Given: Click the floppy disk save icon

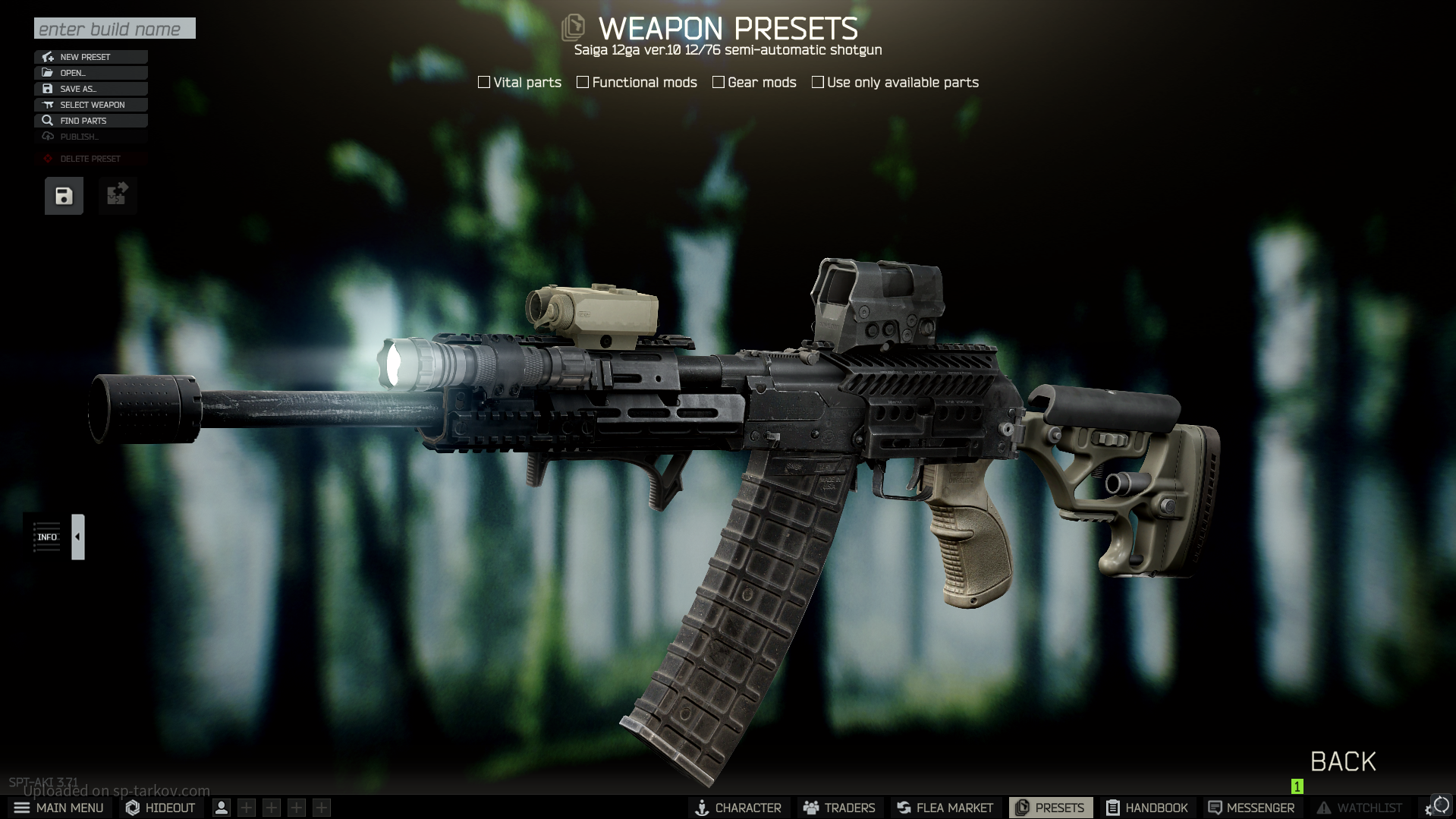Looking at the screenshot, I should 64,196.
